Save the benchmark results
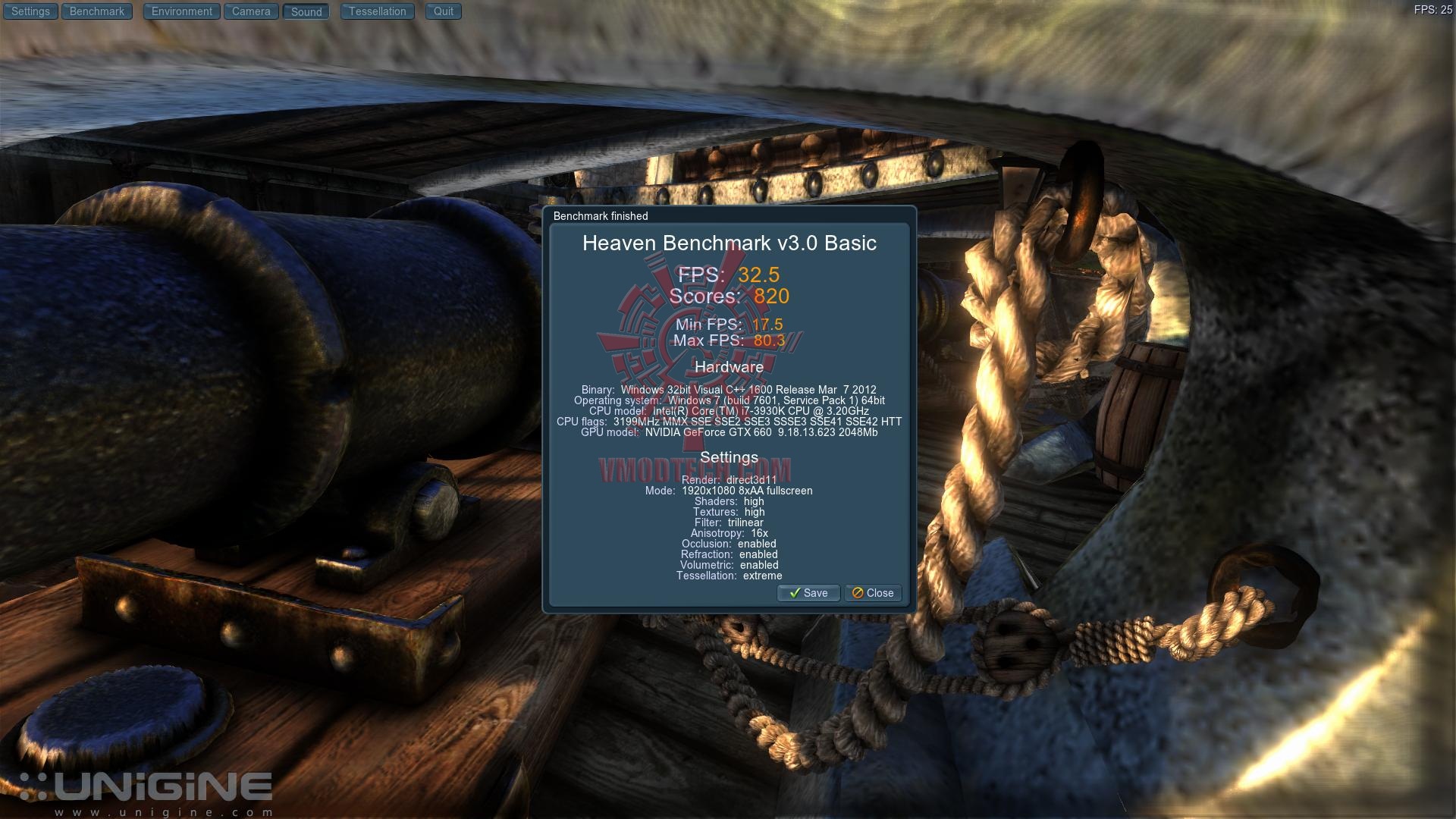Screen dimensions: 1456x819 click(808, 593)
